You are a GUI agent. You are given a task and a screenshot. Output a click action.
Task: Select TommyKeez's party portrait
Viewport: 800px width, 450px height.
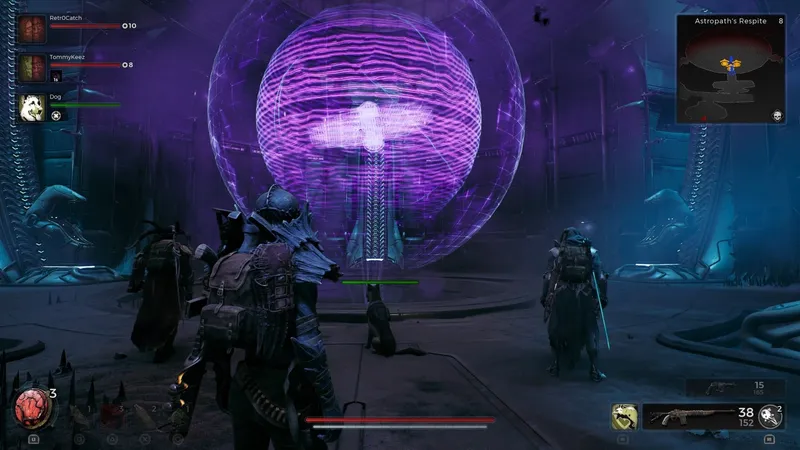click(33, 68)
